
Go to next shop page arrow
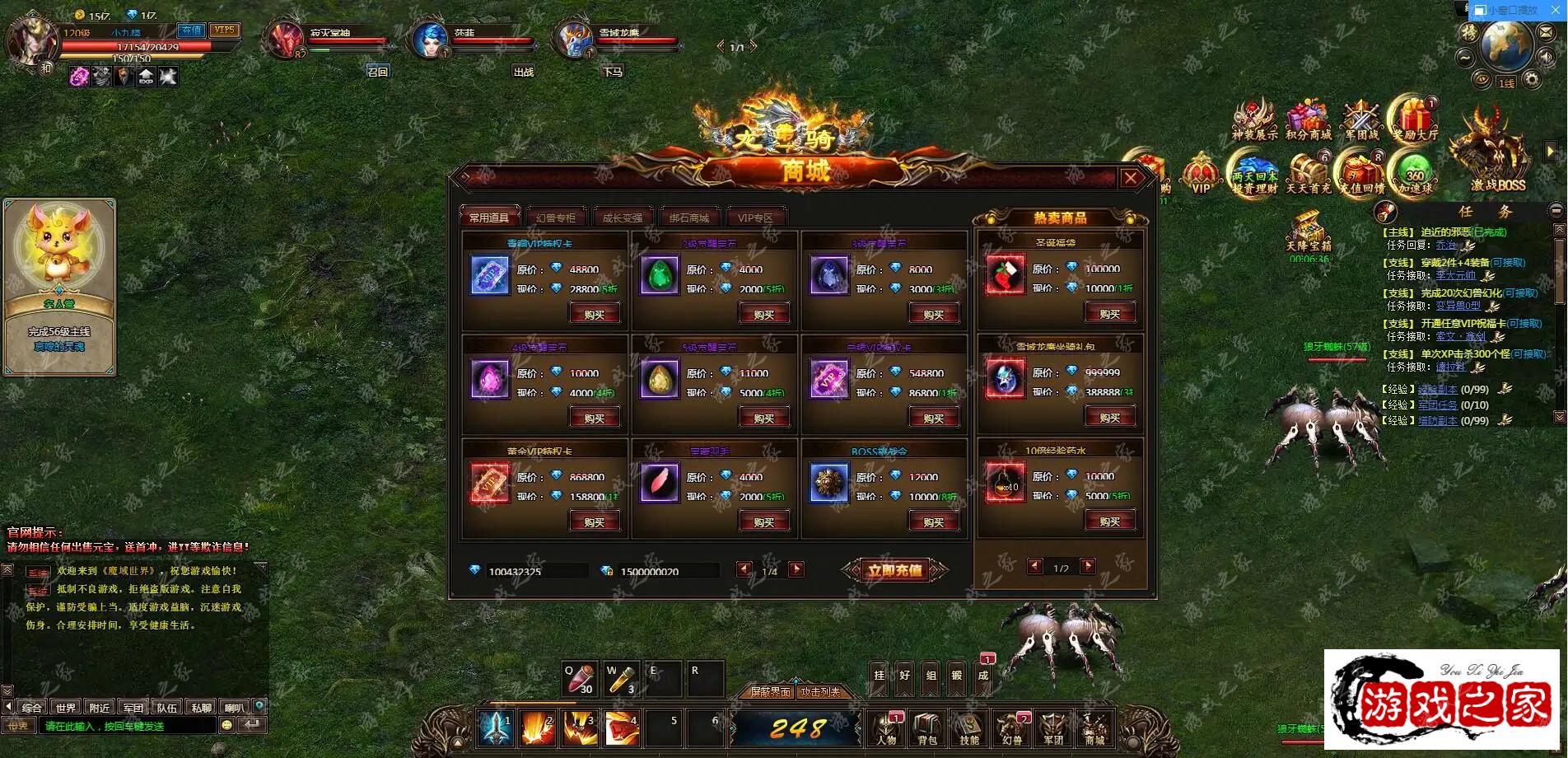[x=796, y=569]
